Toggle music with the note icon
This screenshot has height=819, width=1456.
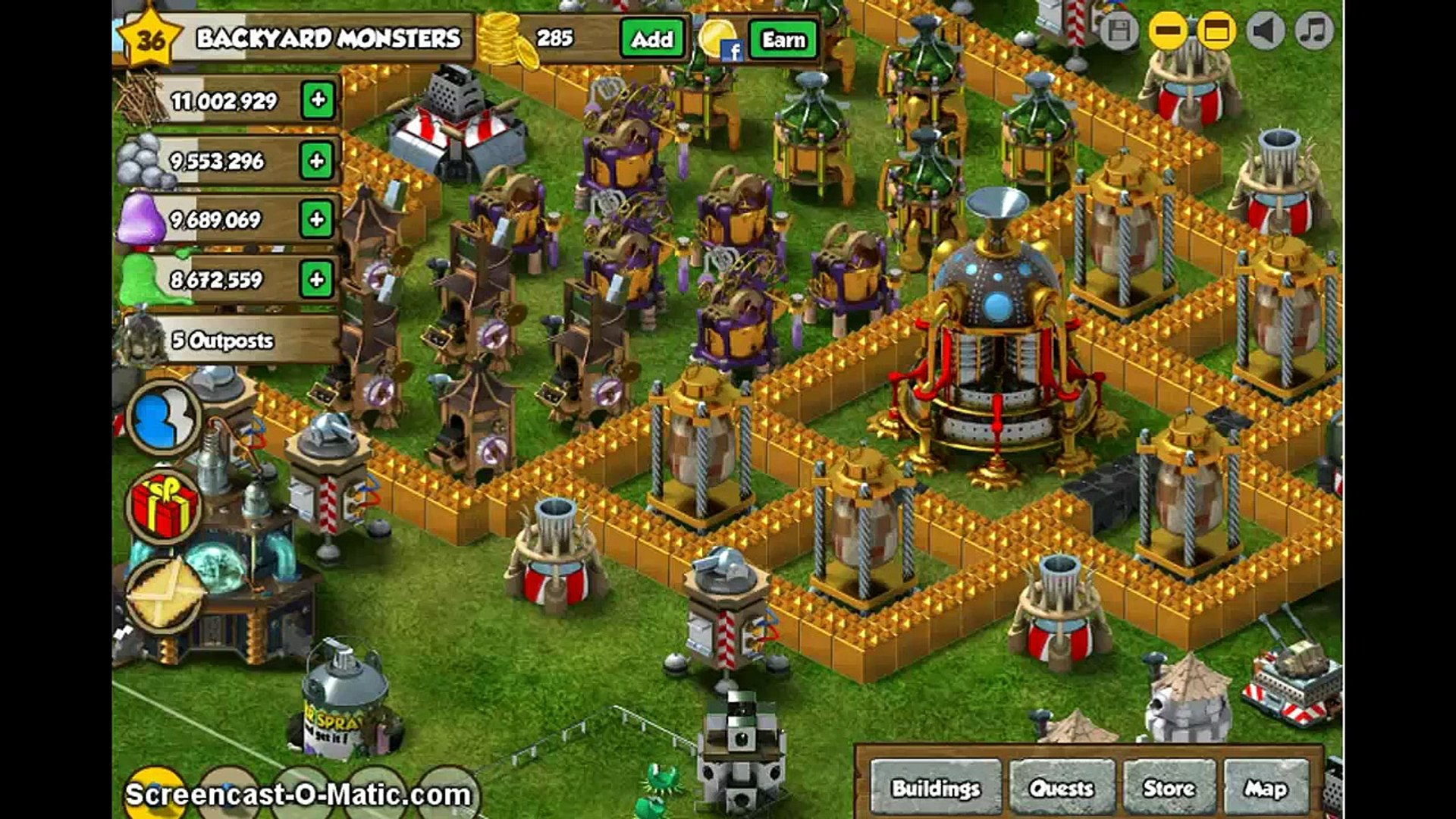pyautogui.click(x=1313, y=31)
